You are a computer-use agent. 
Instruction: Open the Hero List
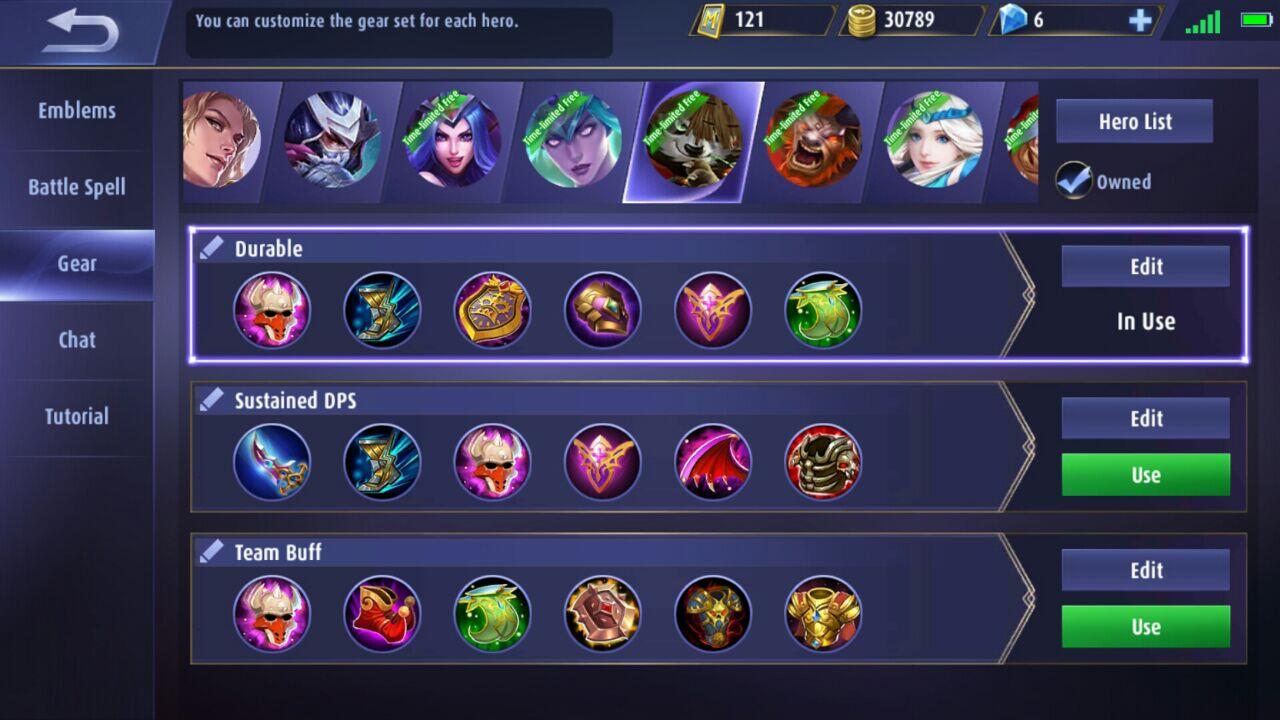click(x=1135, y=122)
